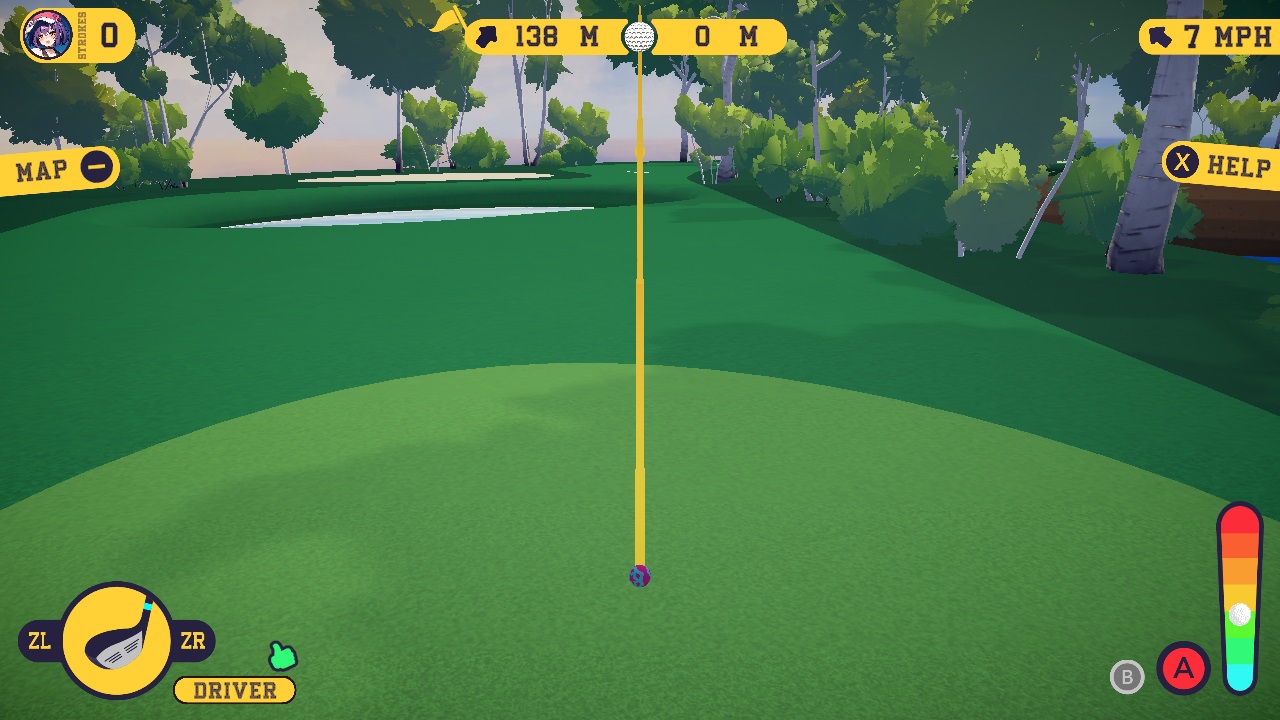Open the club selection with ZL

pos(41,641)
